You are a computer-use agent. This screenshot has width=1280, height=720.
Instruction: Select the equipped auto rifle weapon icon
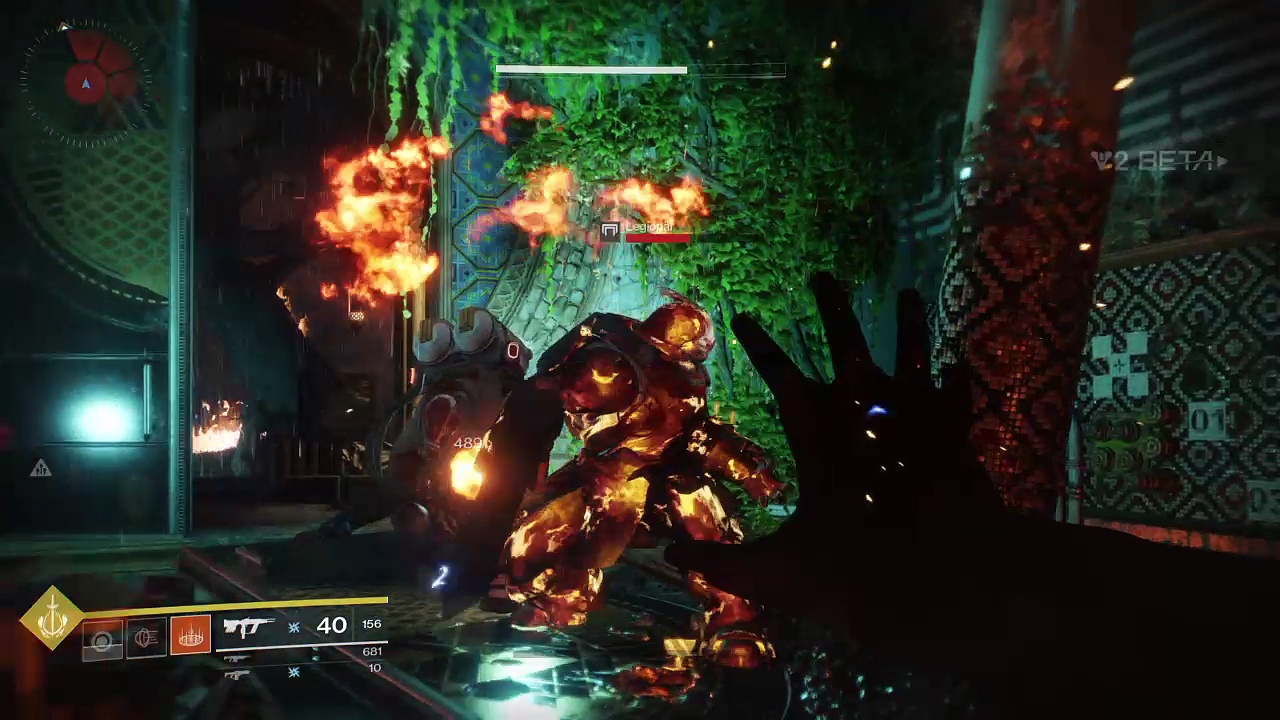tap(248, 627)
